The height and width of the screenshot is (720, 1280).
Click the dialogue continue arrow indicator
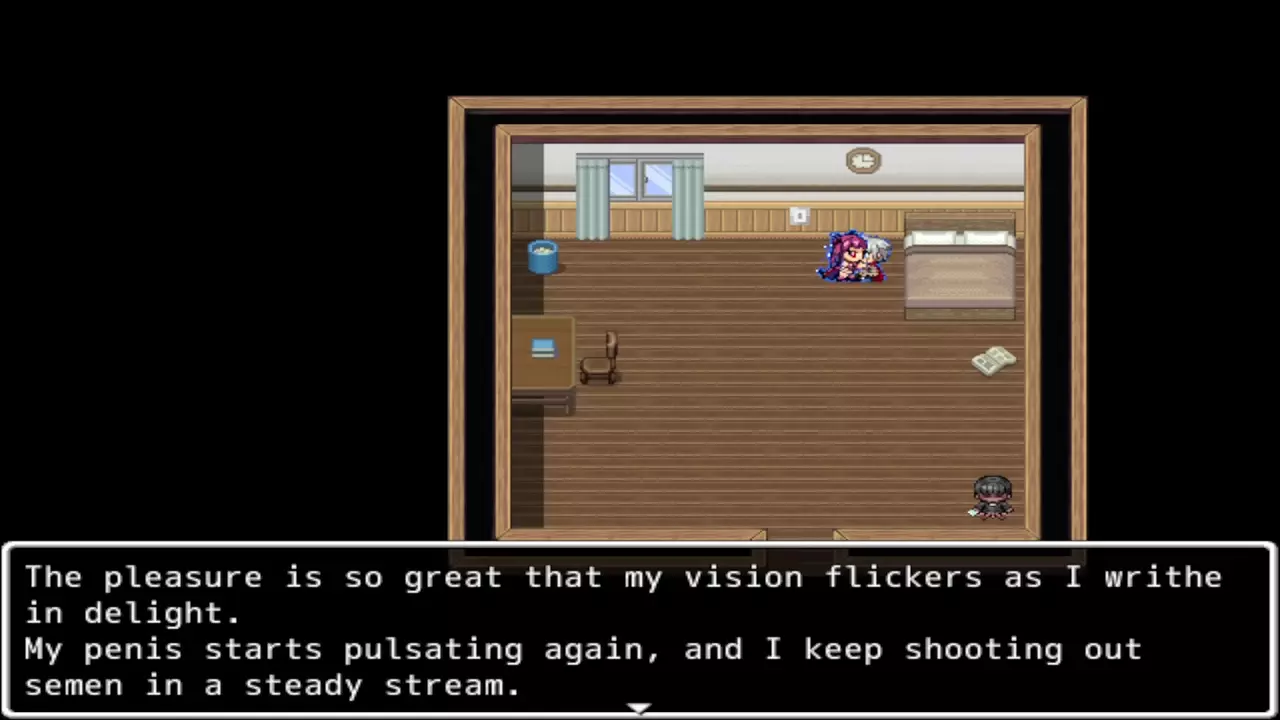639,708
